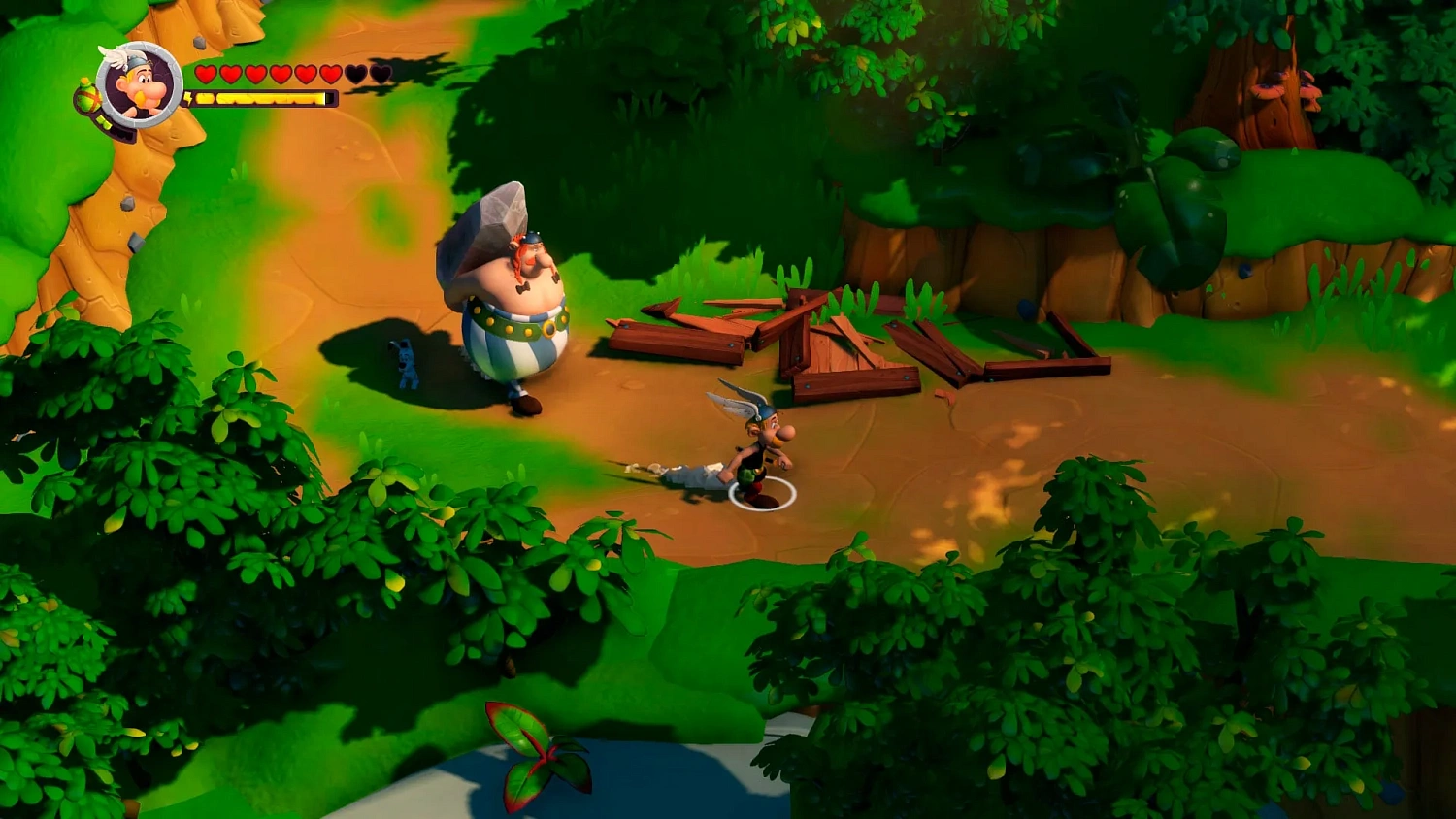Click Dogmatix the small white dog
1456x819 pixels.
pos(406,361)
